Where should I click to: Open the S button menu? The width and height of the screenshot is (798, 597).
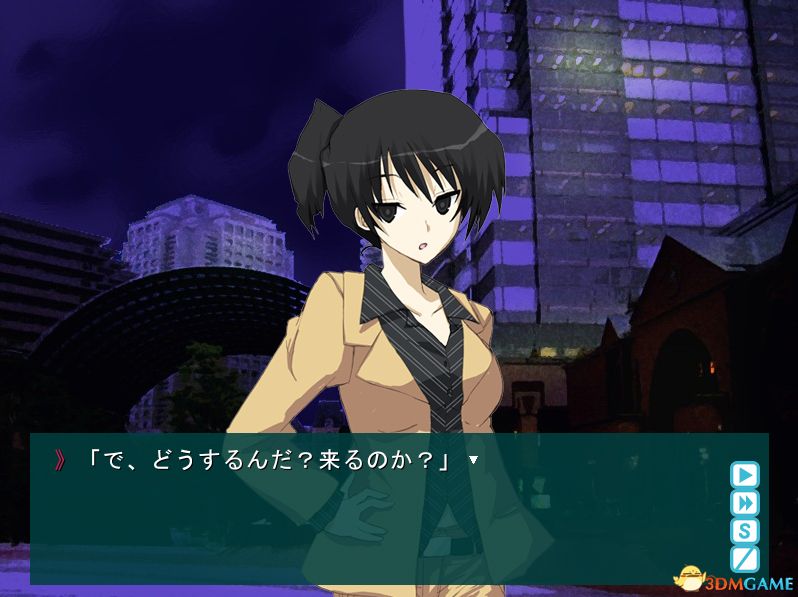click(744, 530)
